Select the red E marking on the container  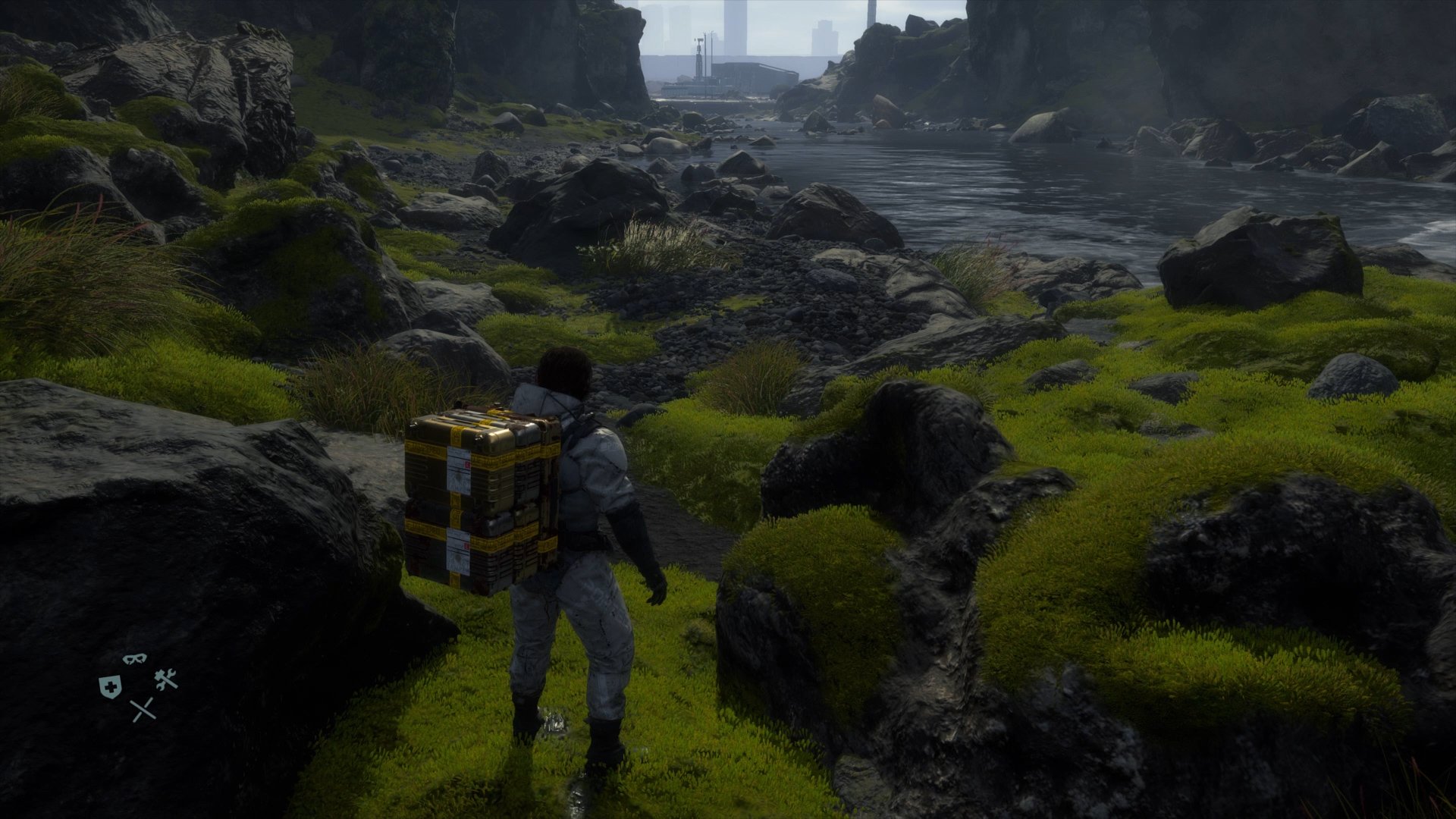467,464
